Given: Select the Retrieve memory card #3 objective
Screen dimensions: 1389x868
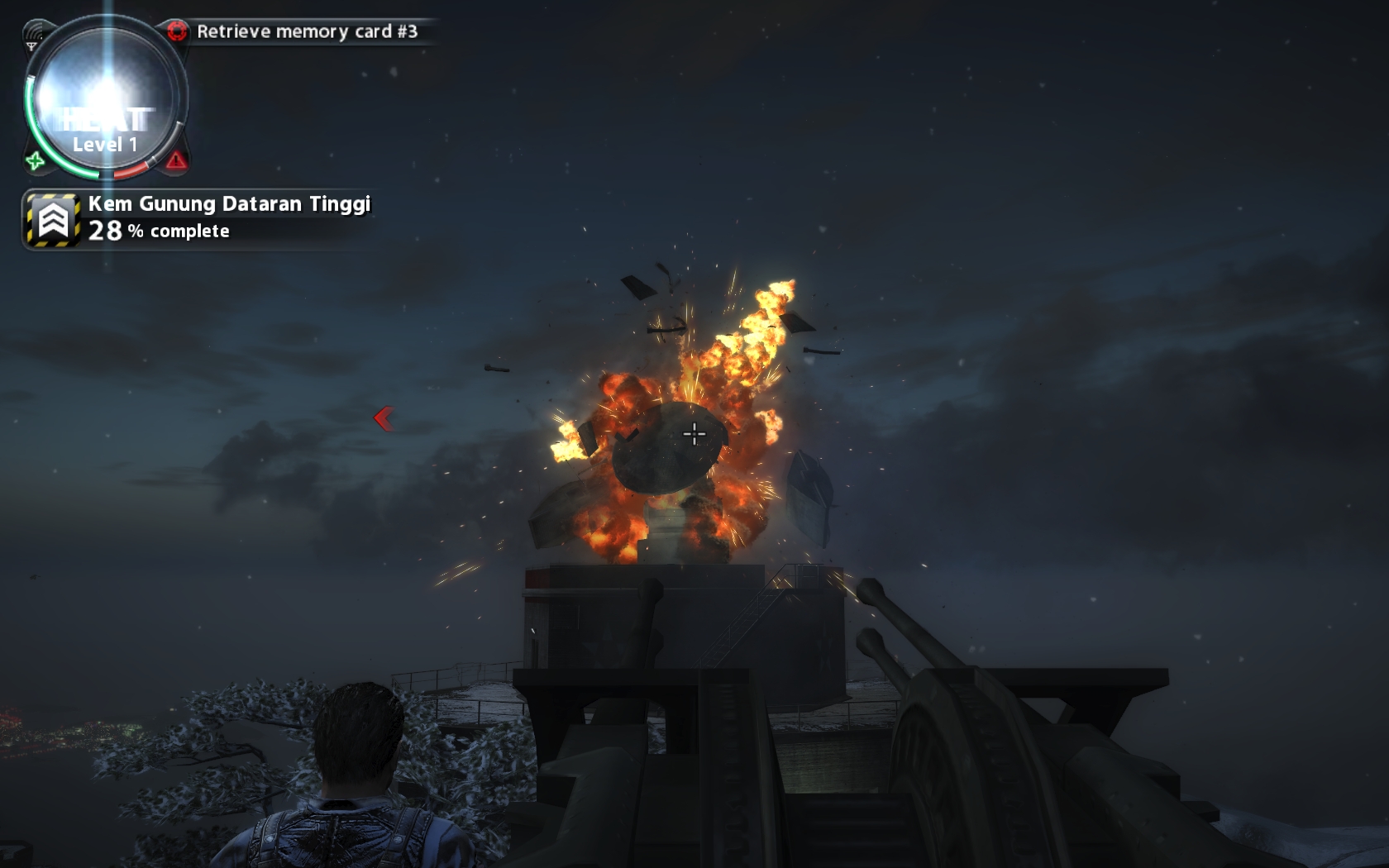Looking at the screenshot, I should [x=307, y=31].
